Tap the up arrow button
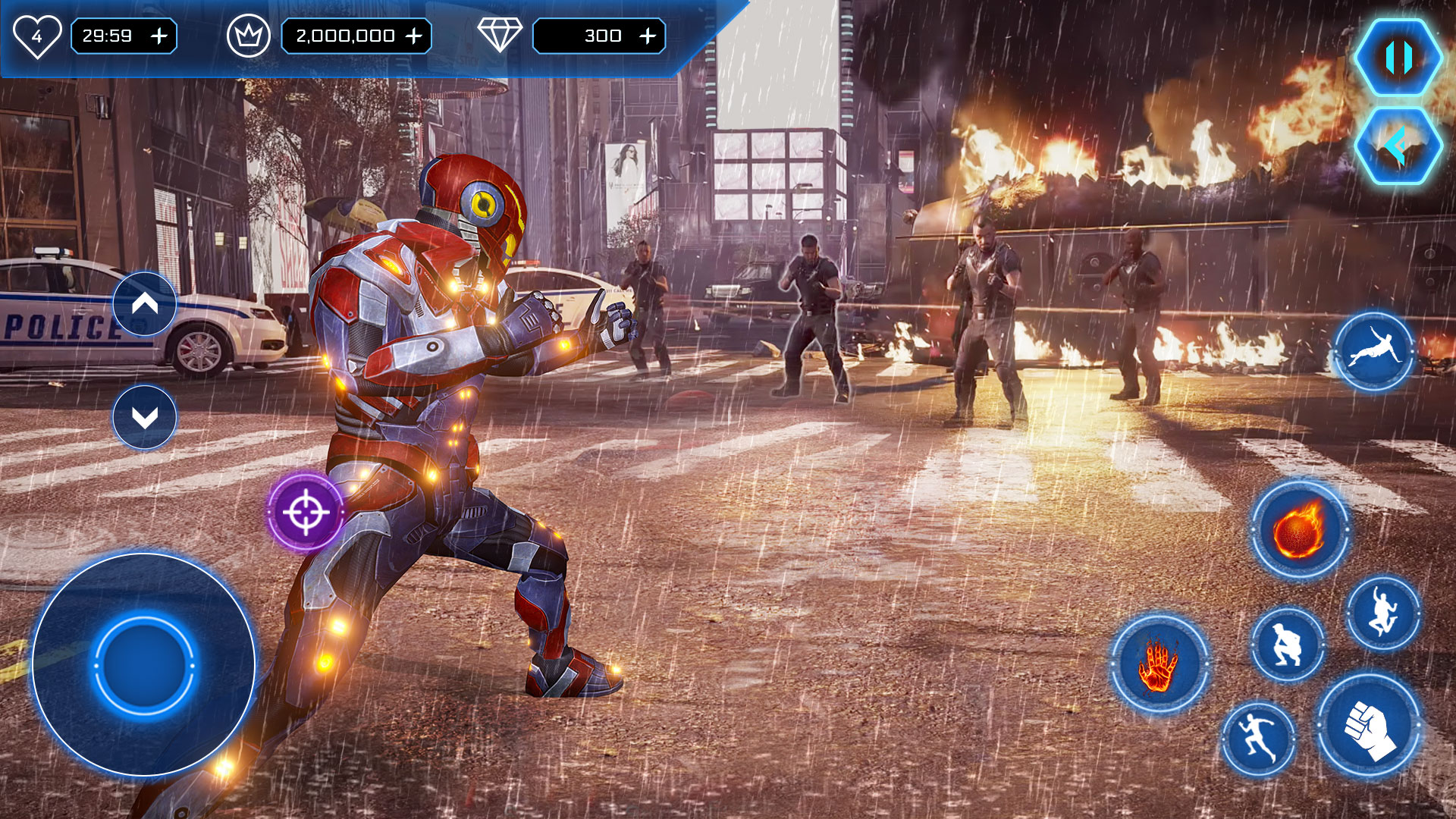Viewport: 1456px width, 819px height. coord(145,304)
